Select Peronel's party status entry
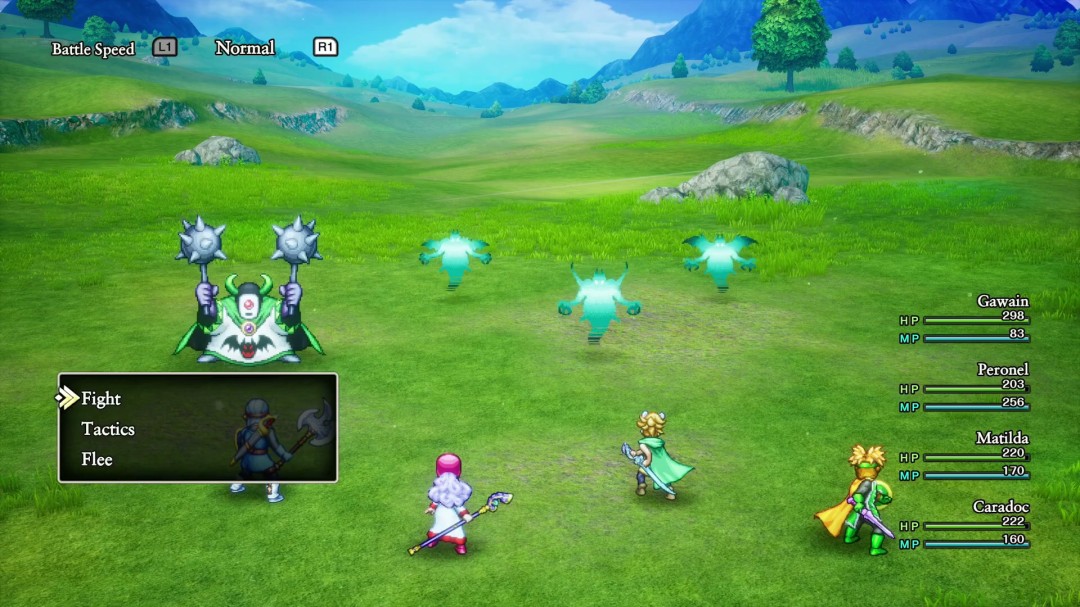 965,388
